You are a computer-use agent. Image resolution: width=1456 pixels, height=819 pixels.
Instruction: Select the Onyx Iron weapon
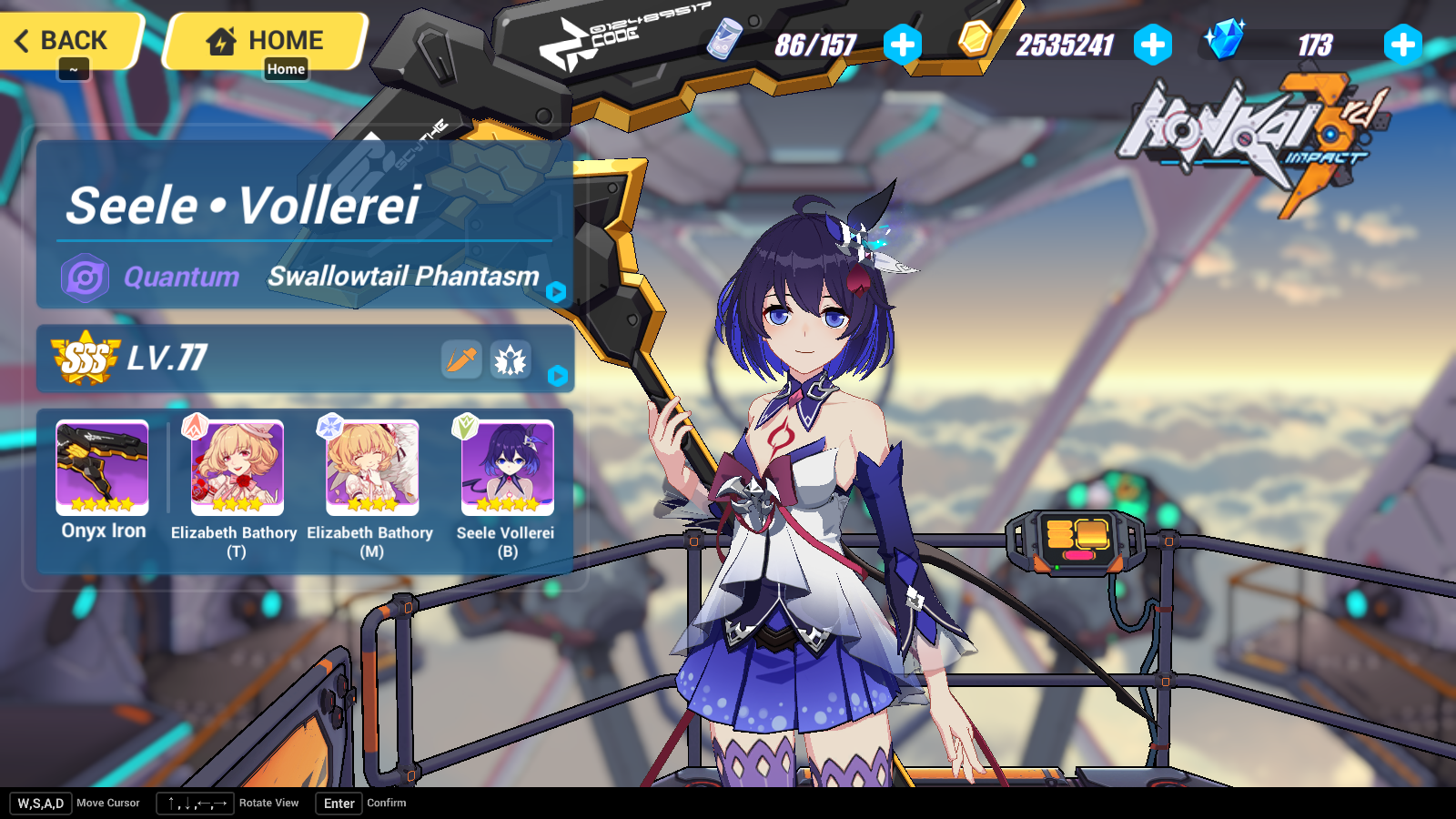click(100, 467)
